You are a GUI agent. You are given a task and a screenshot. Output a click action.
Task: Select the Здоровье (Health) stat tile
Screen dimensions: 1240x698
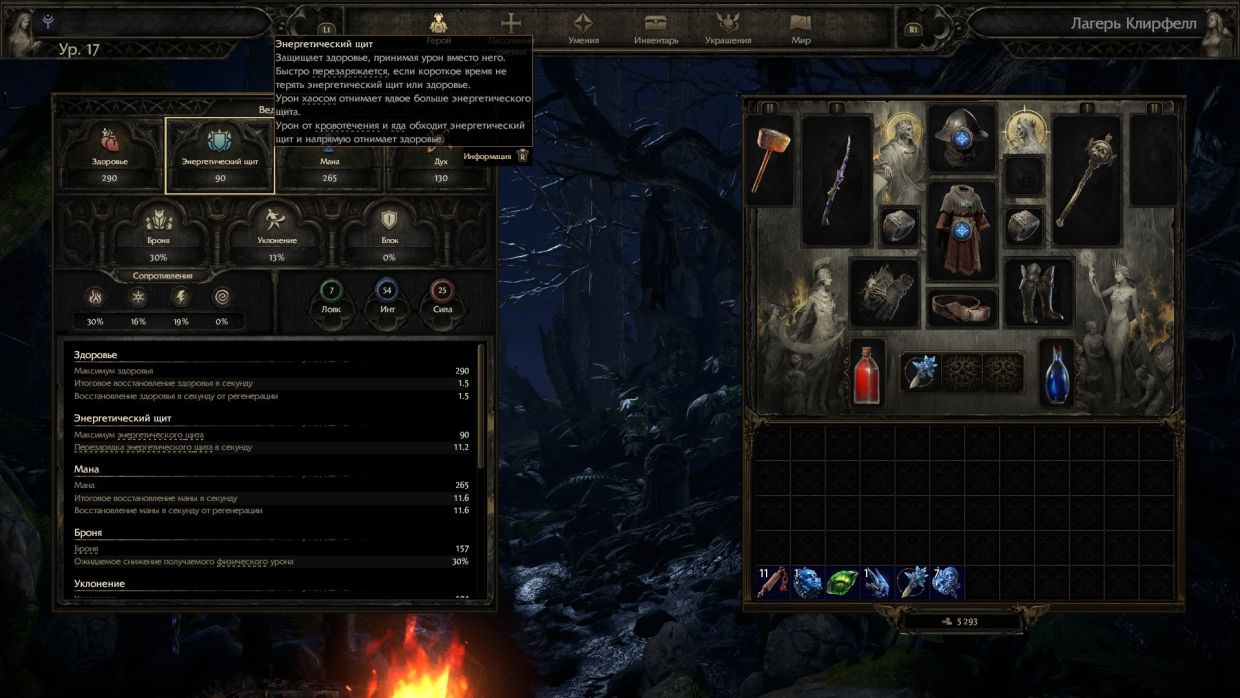(111, 153)
